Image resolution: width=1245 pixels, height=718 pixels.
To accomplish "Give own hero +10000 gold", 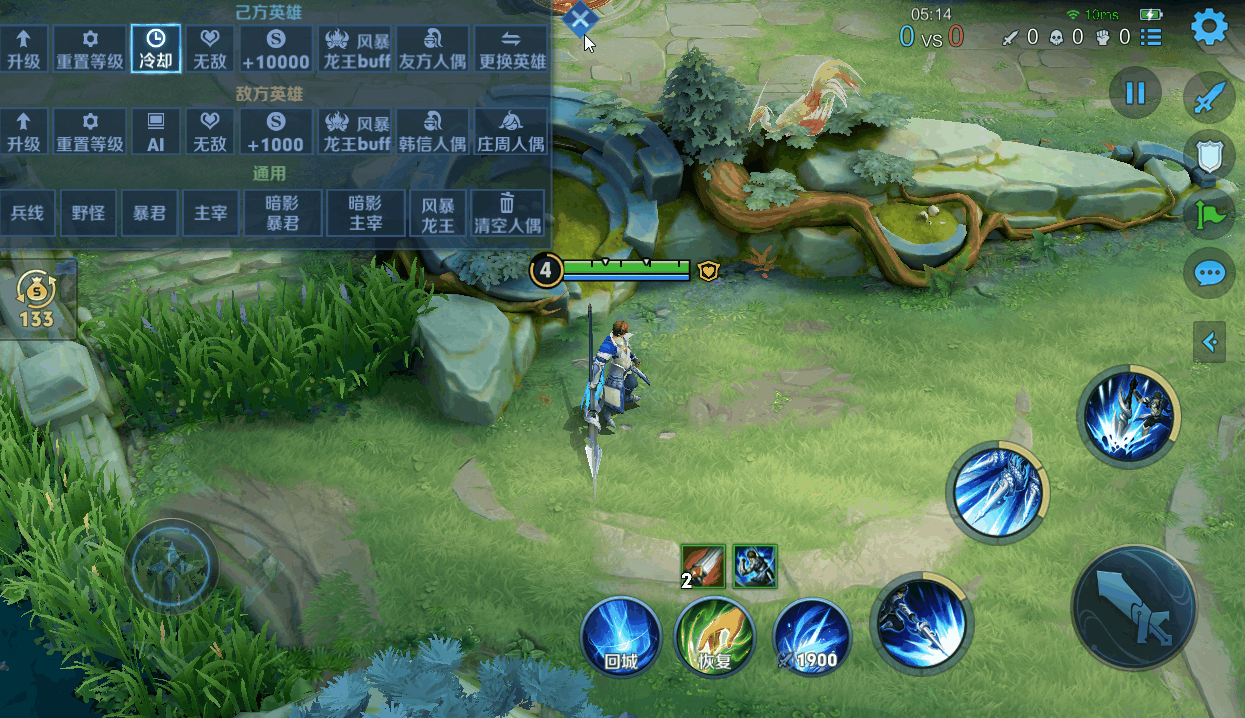I will point(276,49).
